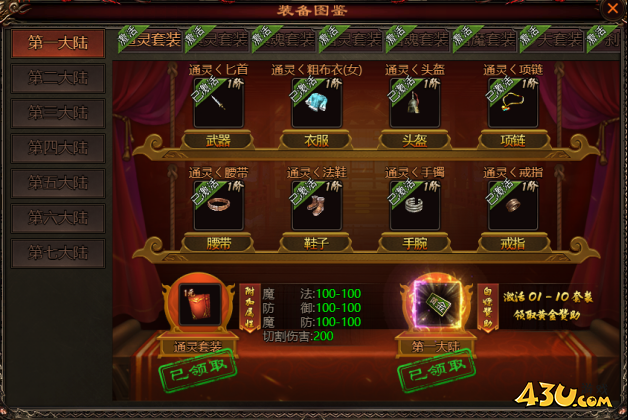This screenshot has width=628, height=420.
Task: Switch to 第四大陆
Action: click(58, 148)
